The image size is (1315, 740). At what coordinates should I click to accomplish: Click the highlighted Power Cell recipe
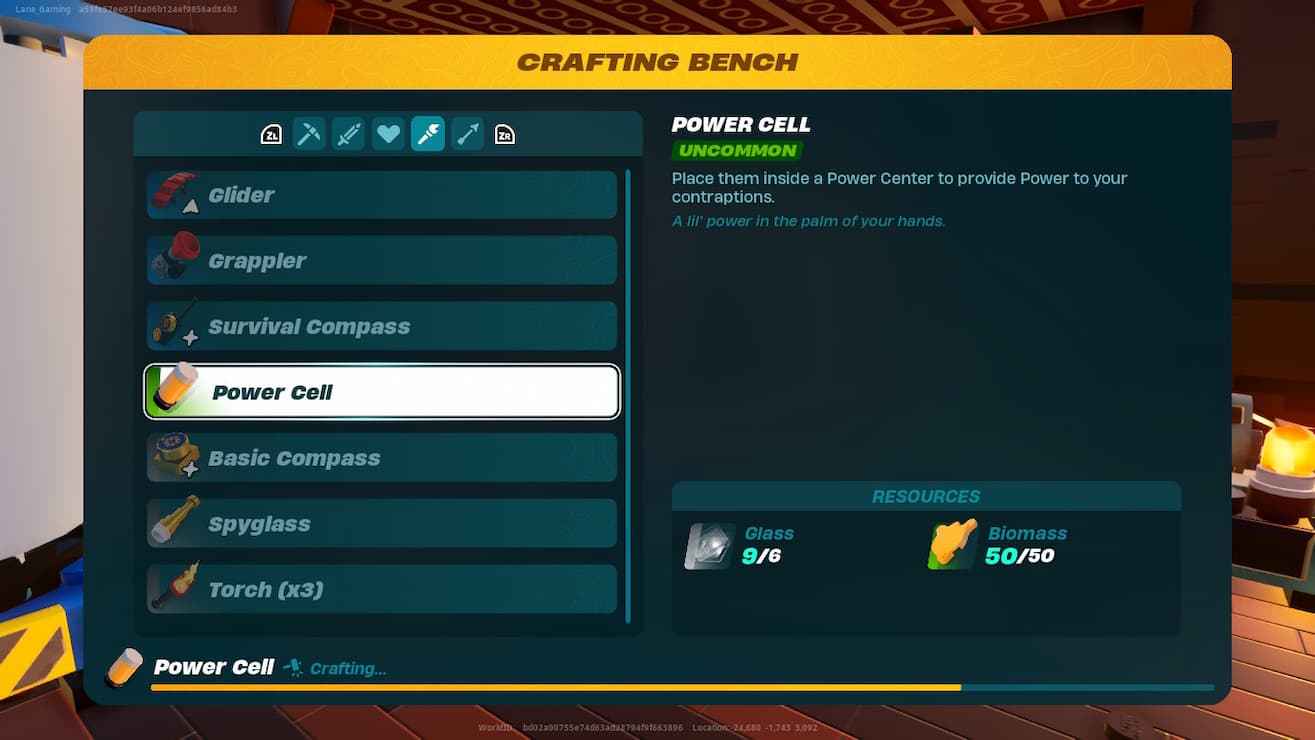tap(381, 392)
